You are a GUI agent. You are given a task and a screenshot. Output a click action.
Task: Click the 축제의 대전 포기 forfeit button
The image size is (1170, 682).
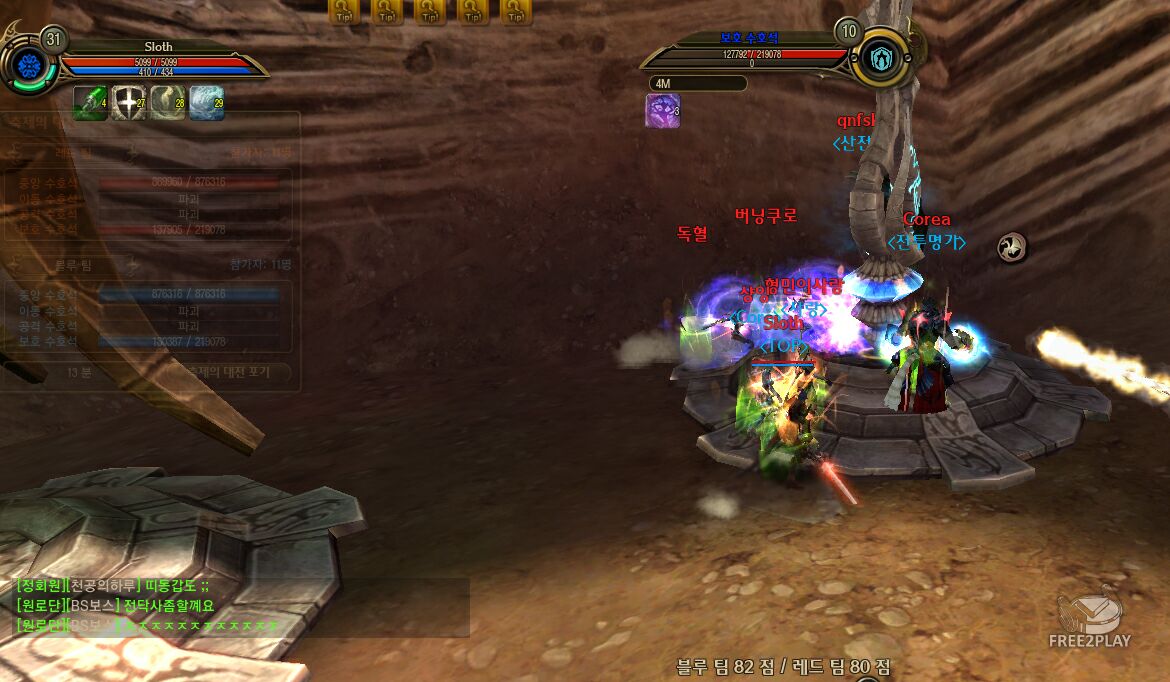tap(232, 373)
